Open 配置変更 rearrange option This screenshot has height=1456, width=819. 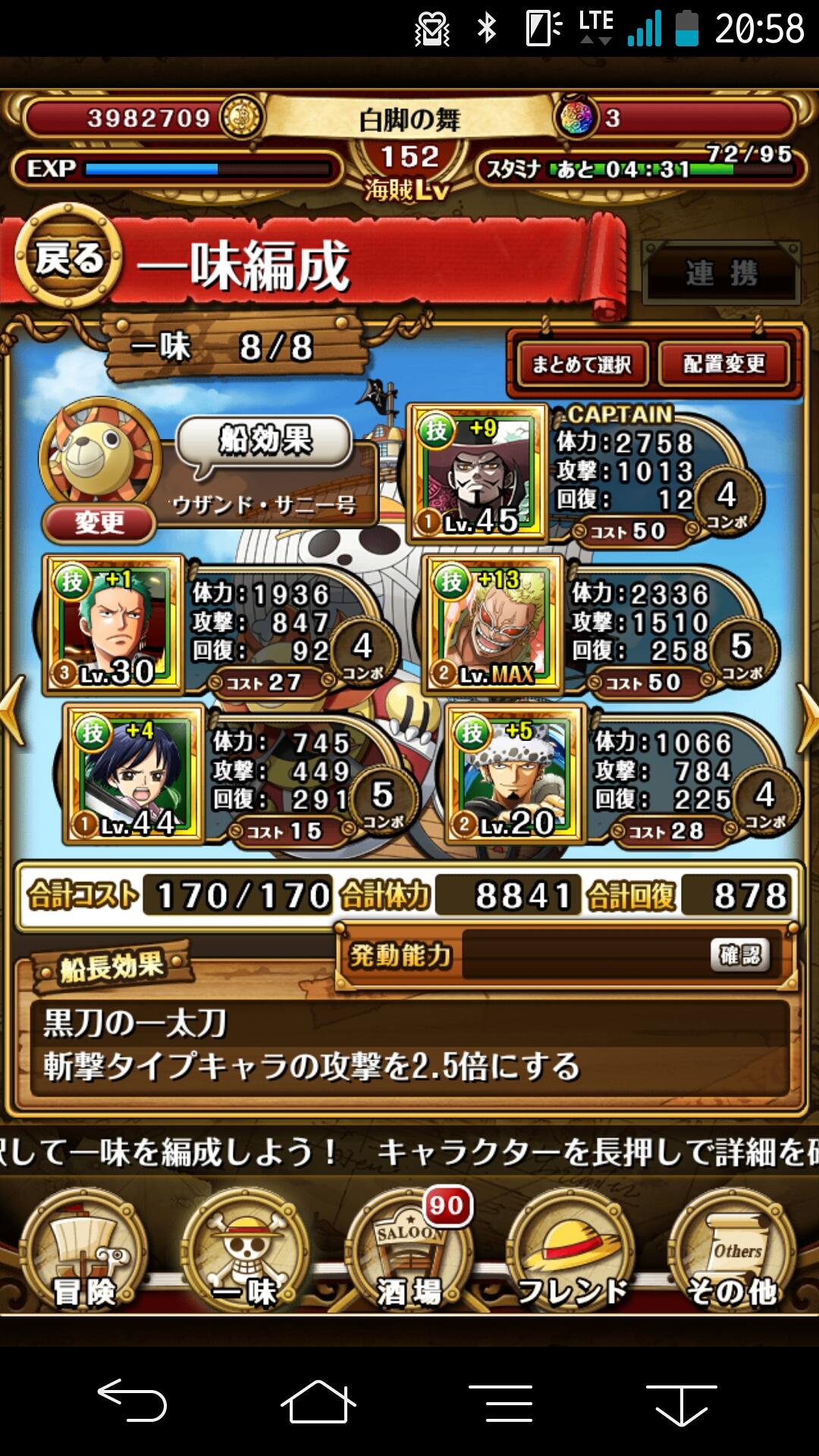coord(724,365)
